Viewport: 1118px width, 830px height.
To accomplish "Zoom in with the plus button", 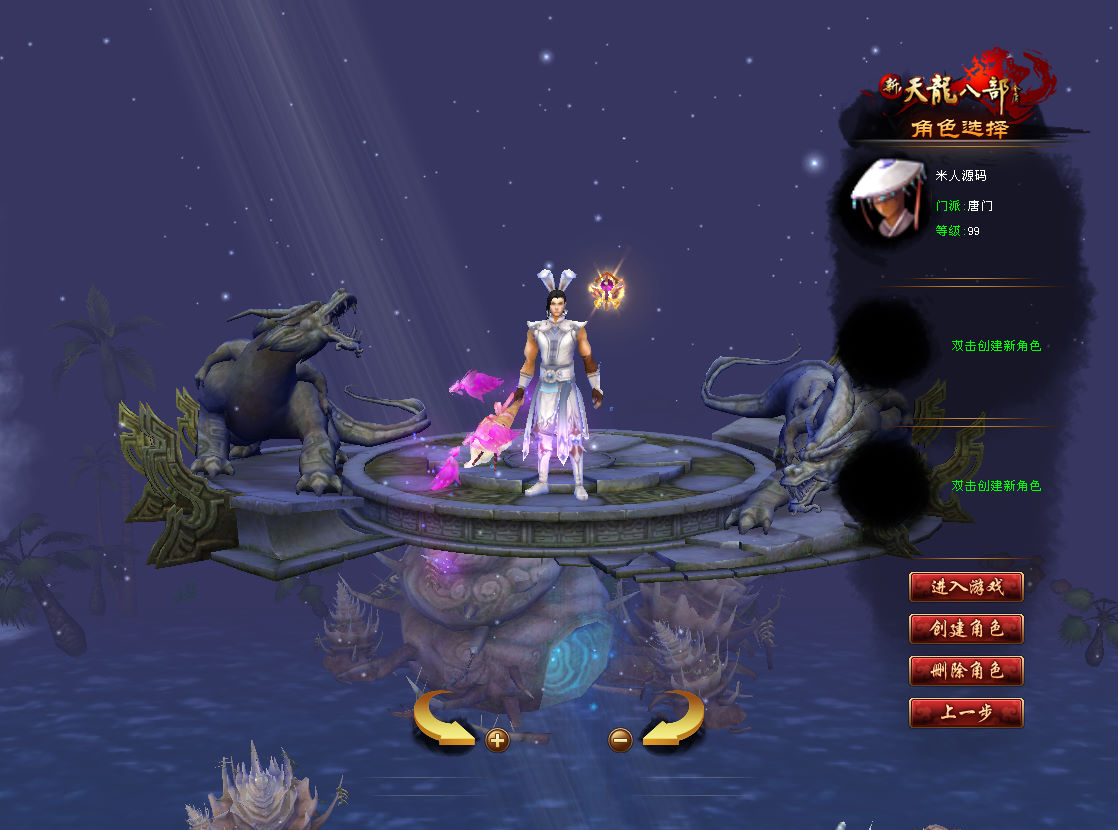I will click(497, 740).
